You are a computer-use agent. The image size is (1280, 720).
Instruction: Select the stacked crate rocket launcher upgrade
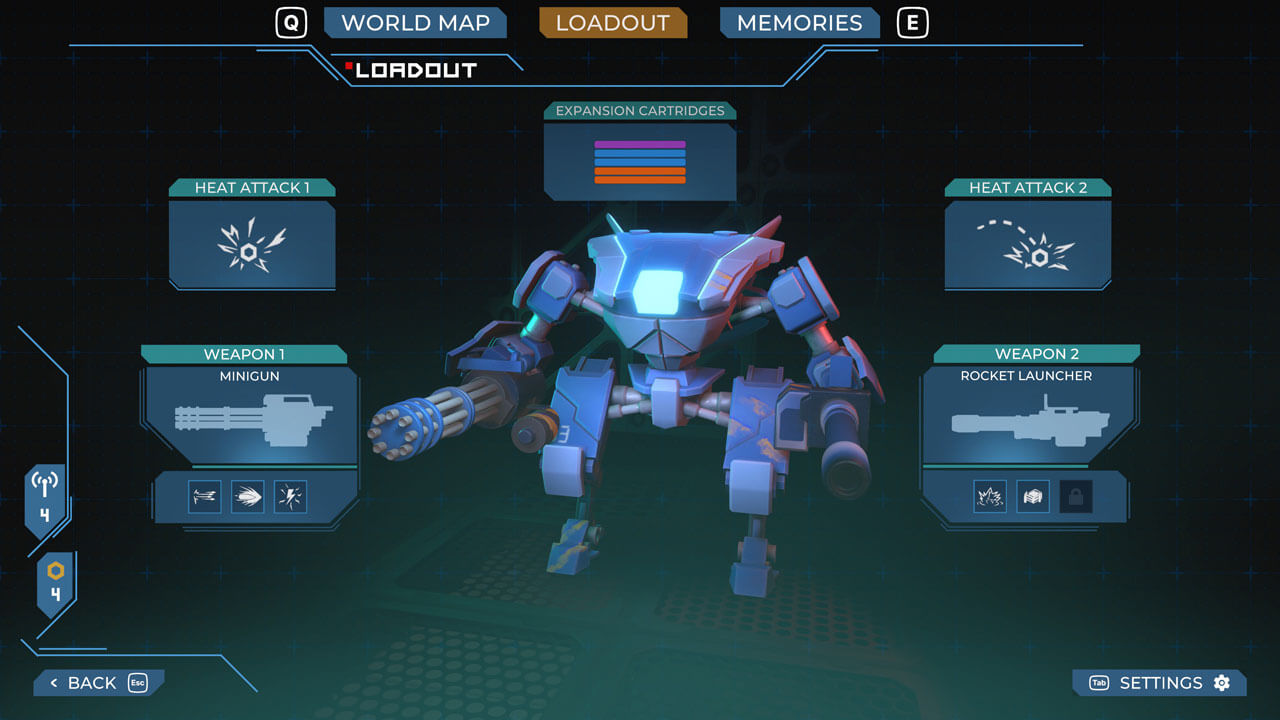(1033, 497)
